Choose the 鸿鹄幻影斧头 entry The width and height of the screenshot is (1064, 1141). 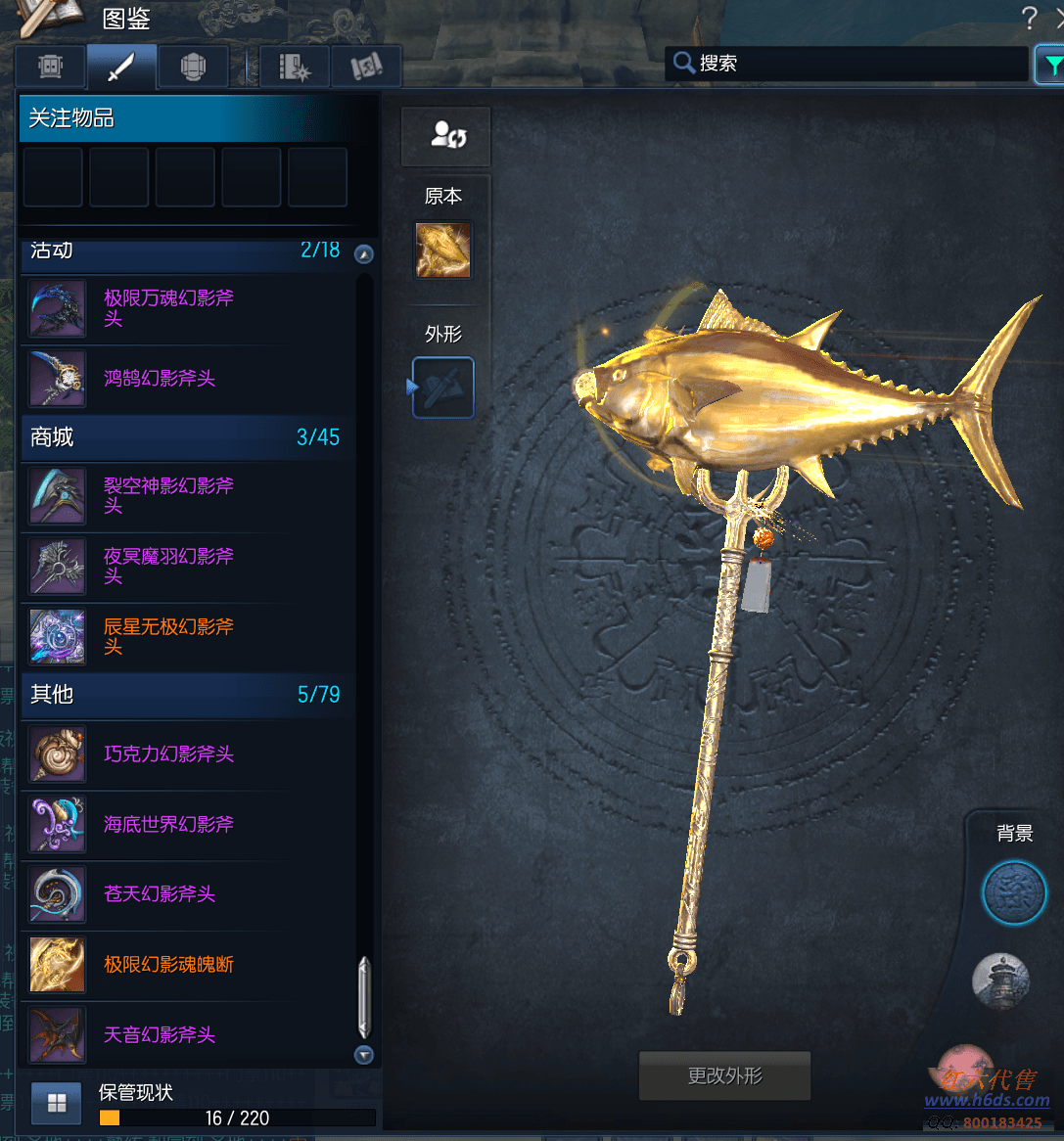[x=160, y=378]
